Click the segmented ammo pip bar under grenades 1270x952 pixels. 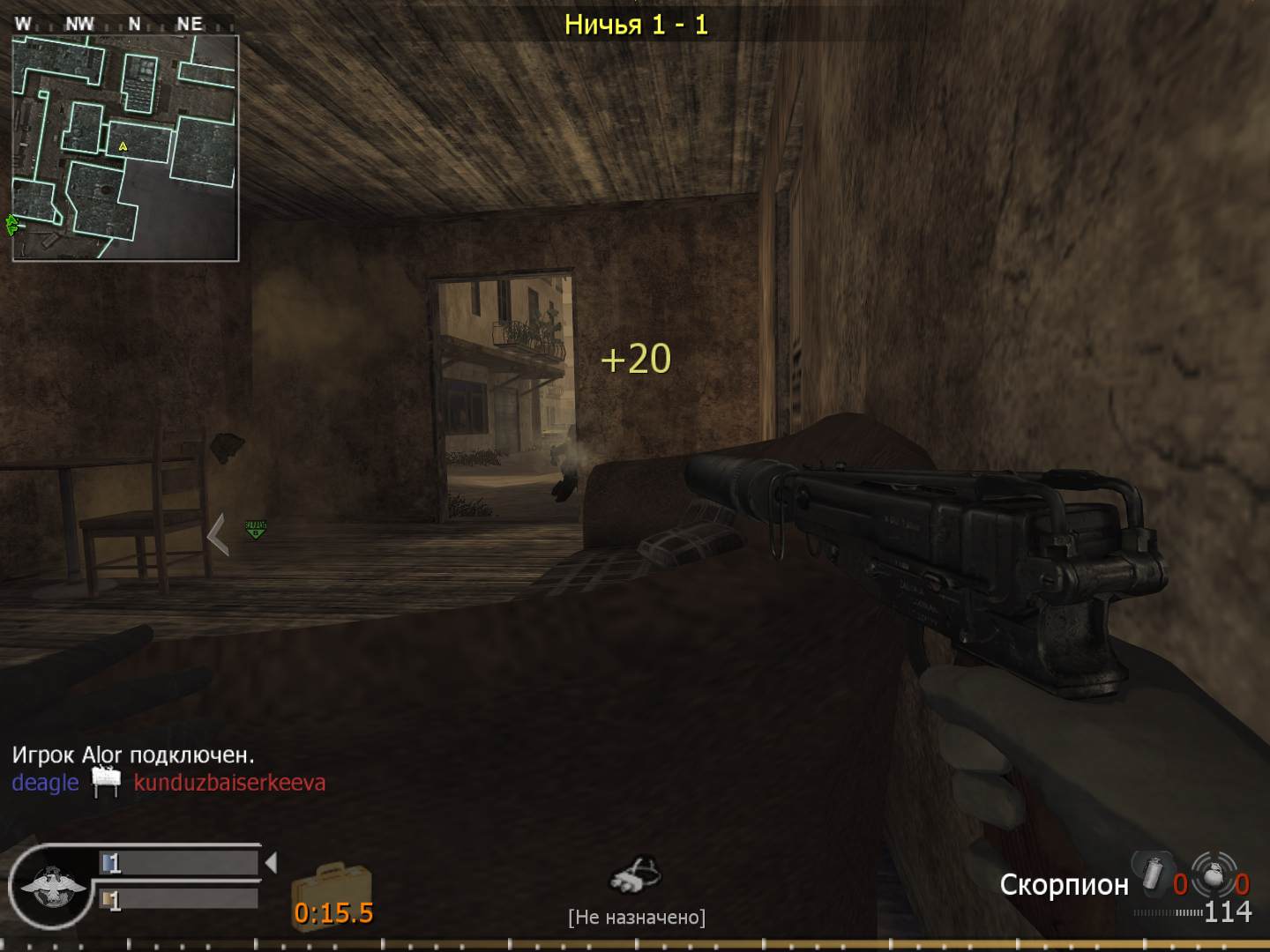click(1166, 912)
